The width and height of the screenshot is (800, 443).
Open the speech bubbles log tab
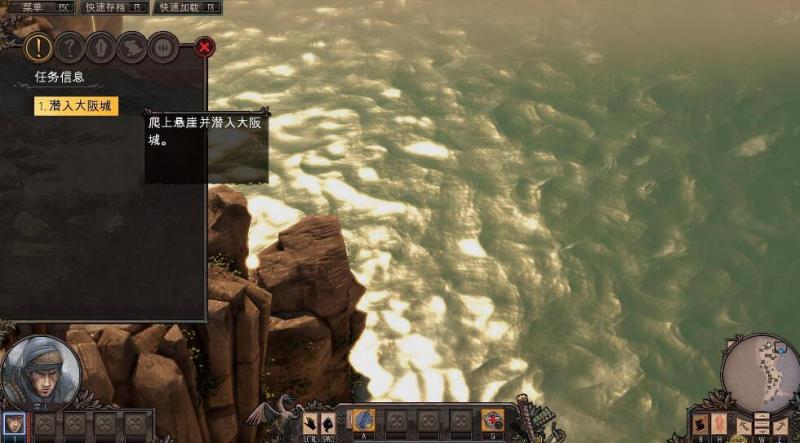[131, 46]
